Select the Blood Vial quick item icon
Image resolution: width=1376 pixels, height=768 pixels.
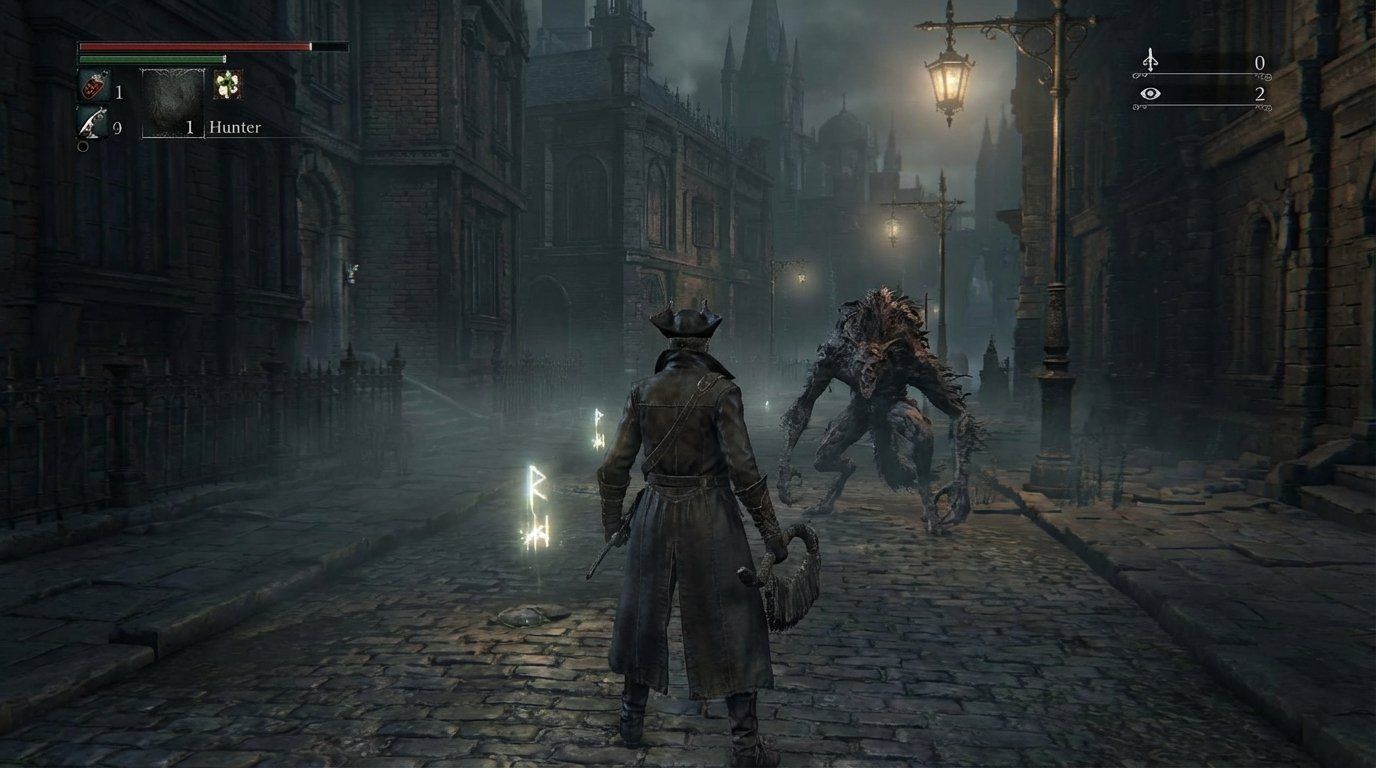(x=92, y=86)
